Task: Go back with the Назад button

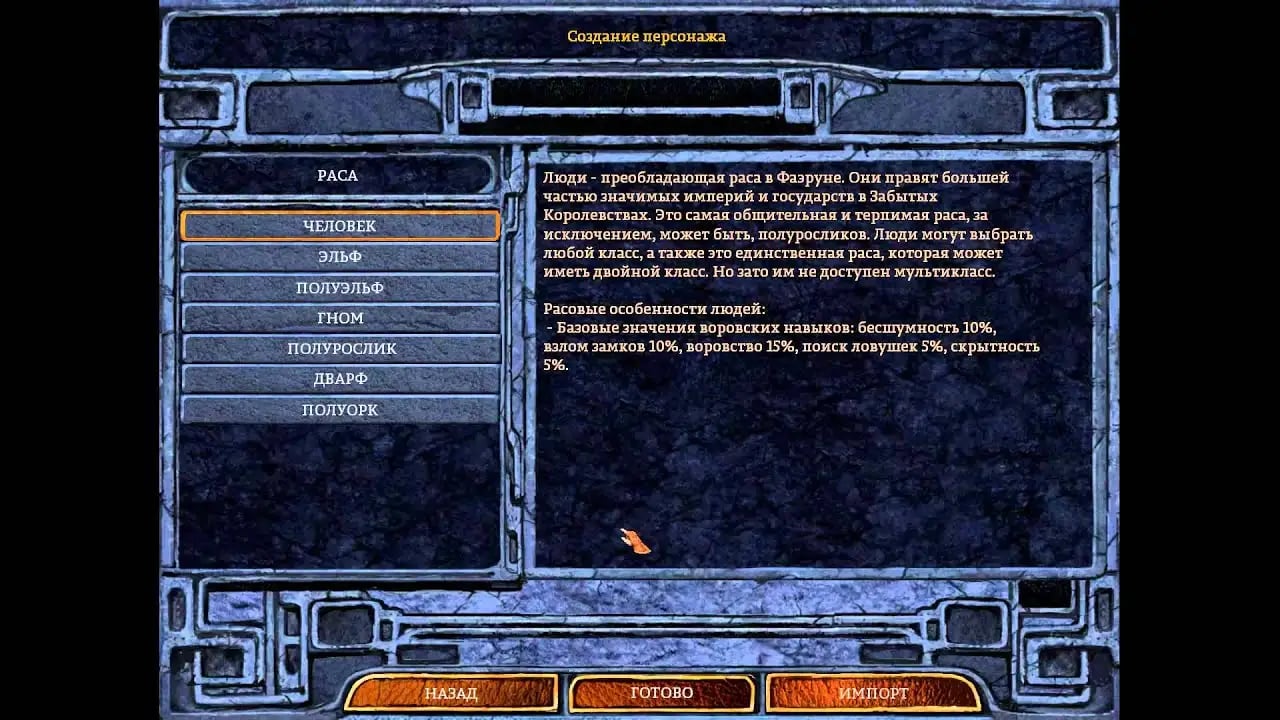Action: (x=451, y=693)
